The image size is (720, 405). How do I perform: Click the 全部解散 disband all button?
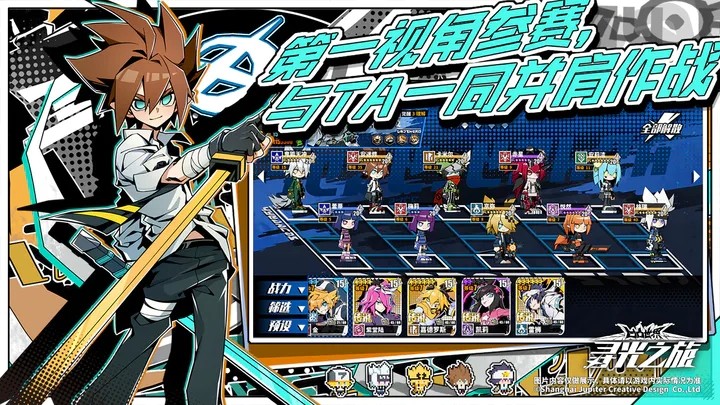653,130
